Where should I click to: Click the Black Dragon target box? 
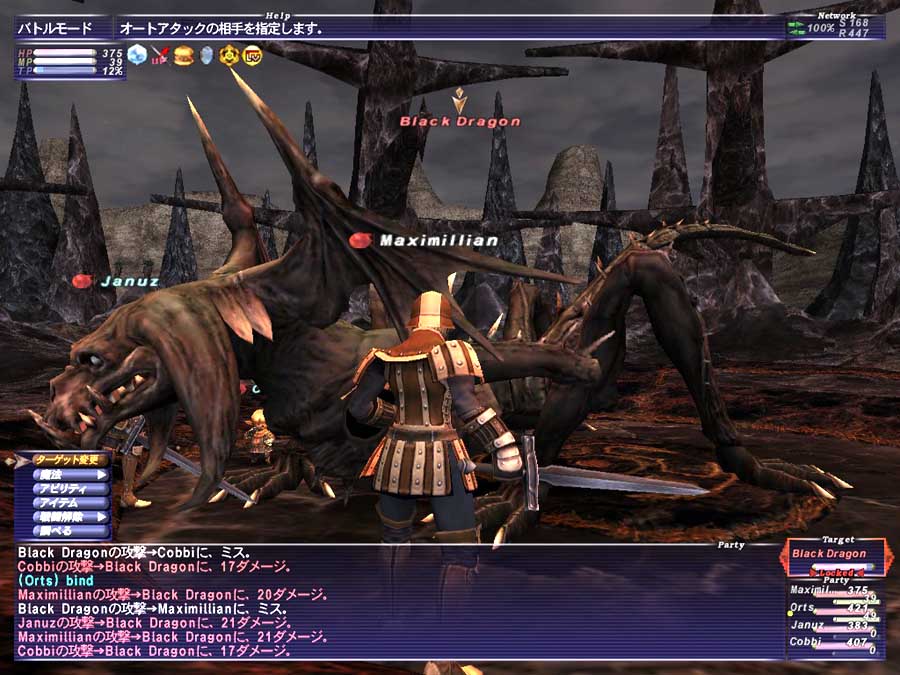[x=829, y=554]
